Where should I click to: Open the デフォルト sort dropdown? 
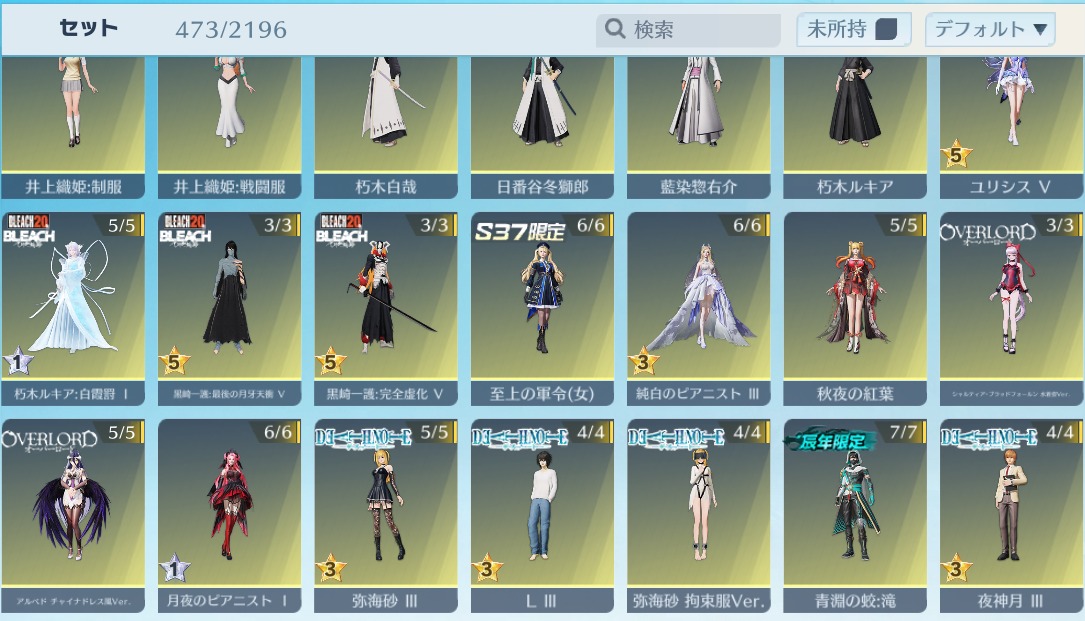coord(990,30)
